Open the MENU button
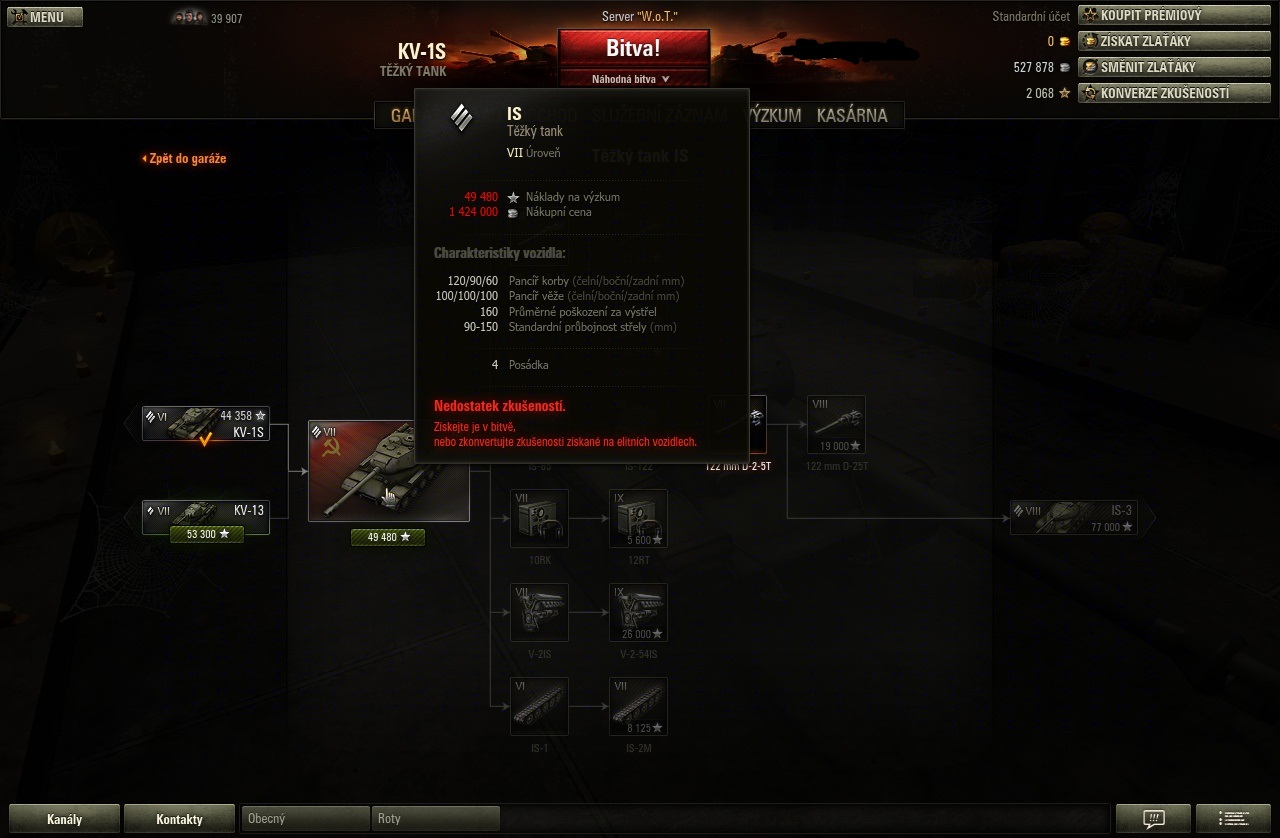This screenshot has width=1280, height=838. (x=44, y=17)
